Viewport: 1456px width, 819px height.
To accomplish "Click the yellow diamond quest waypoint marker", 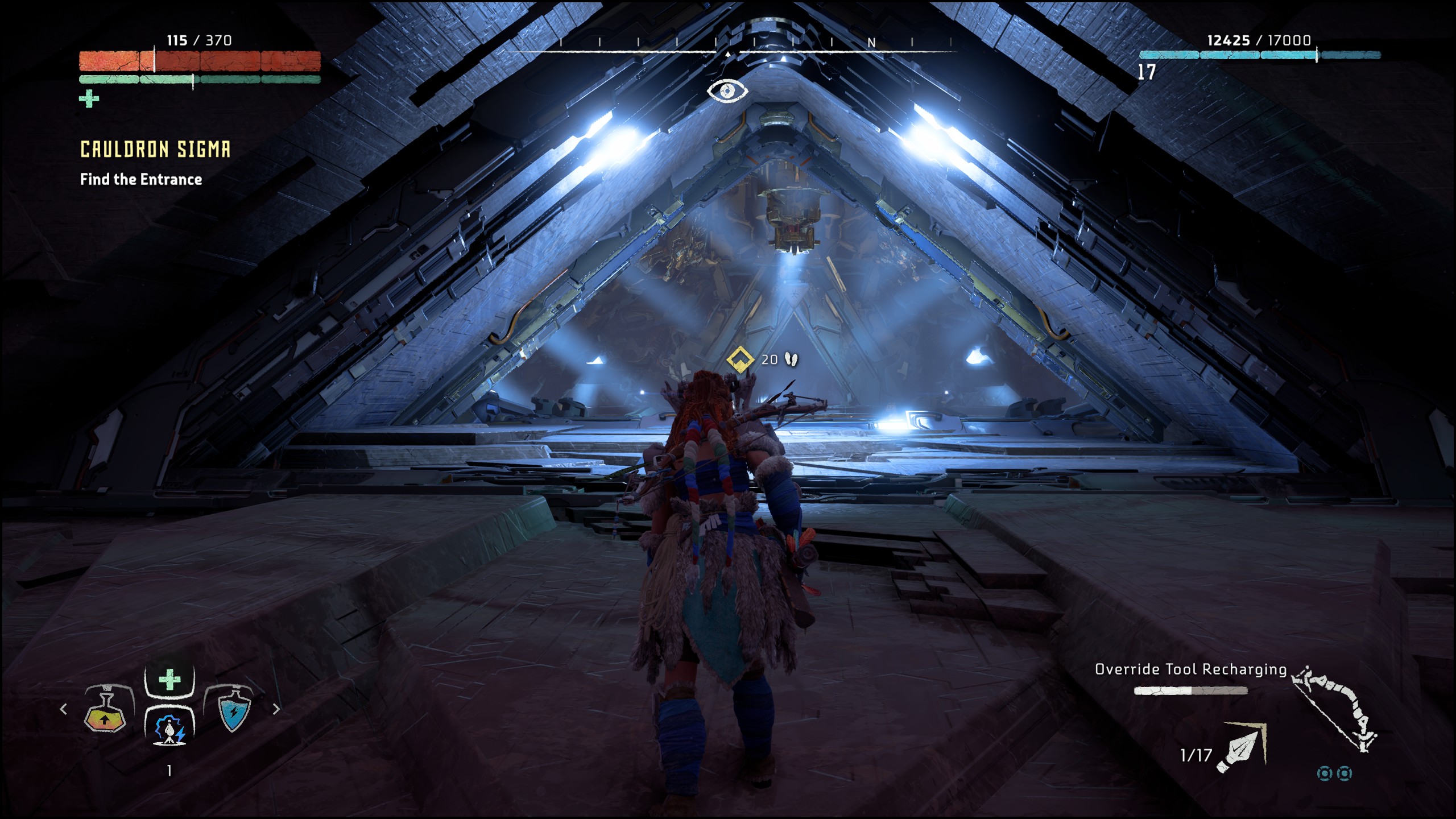I will pos(740,359).
